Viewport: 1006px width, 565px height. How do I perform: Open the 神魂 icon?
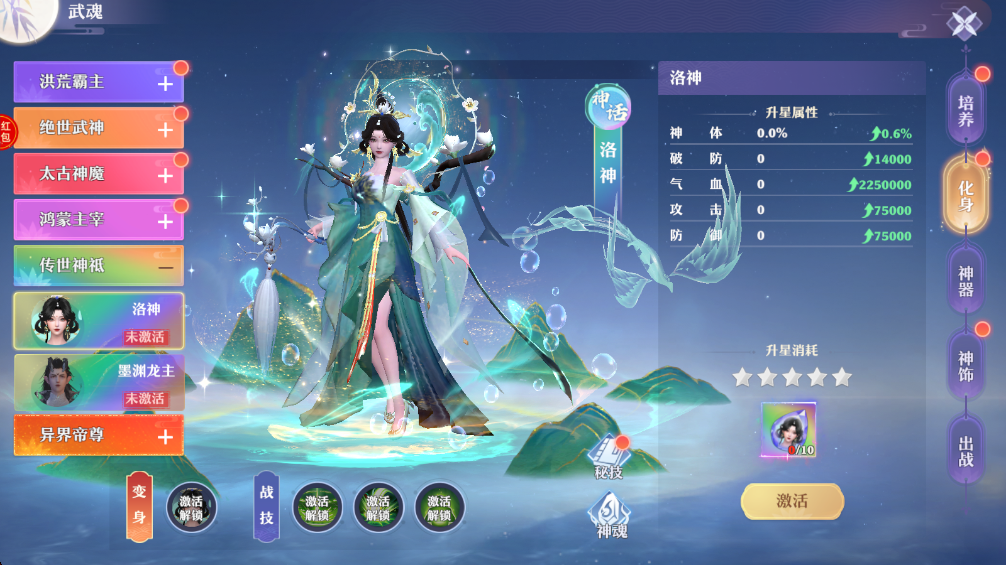coord(609,517)
